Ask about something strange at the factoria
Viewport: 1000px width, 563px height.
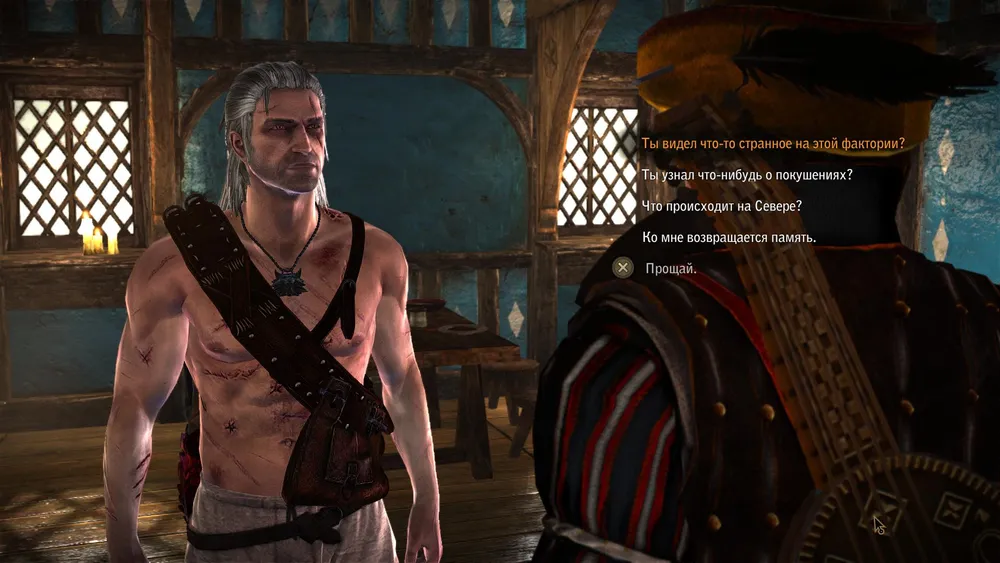click(772, 143)
